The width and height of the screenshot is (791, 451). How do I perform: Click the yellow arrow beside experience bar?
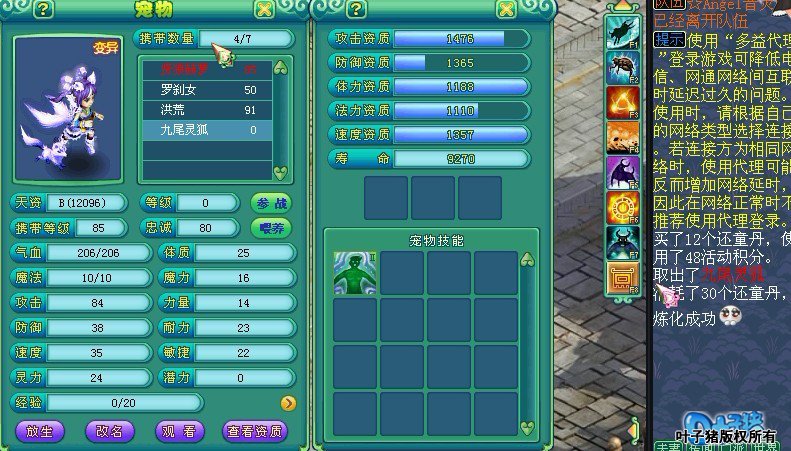pyautogui.click(x=288, y=403)
